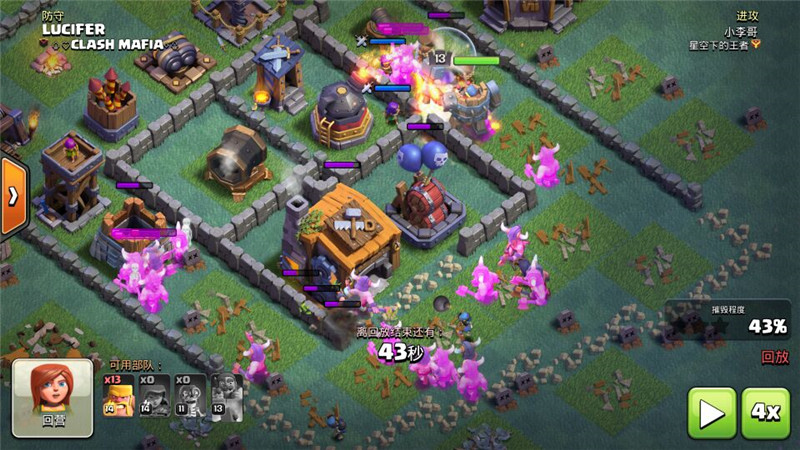Select the greyed-out level 14 troop slot
The width and height of the screenshot is (800, 450).
[x=154, y=396]
